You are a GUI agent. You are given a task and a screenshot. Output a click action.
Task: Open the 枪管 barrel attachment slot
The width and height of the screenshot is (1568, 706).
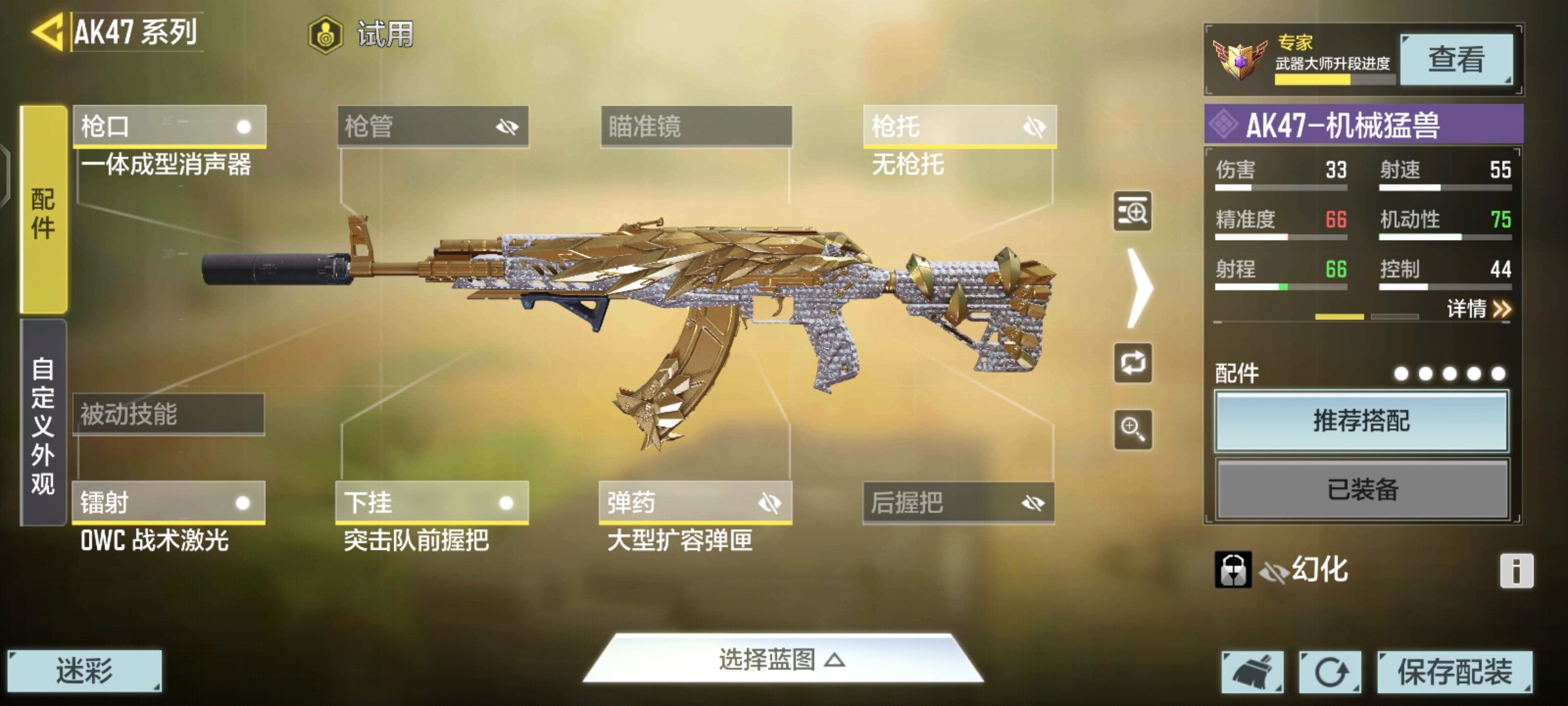[x=433, y=126]
